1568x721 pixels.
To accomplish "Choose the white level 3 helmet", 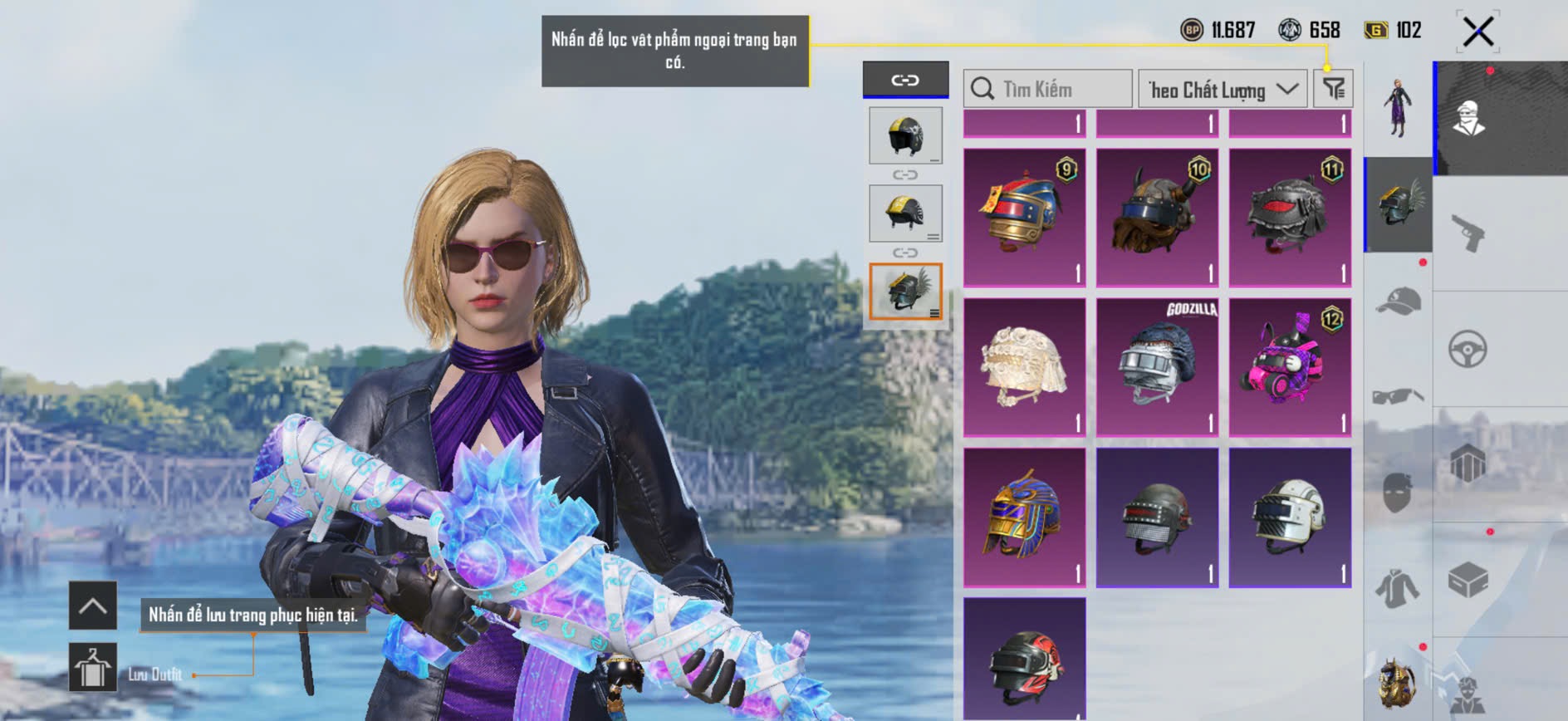I will (x=1290, y=517).
